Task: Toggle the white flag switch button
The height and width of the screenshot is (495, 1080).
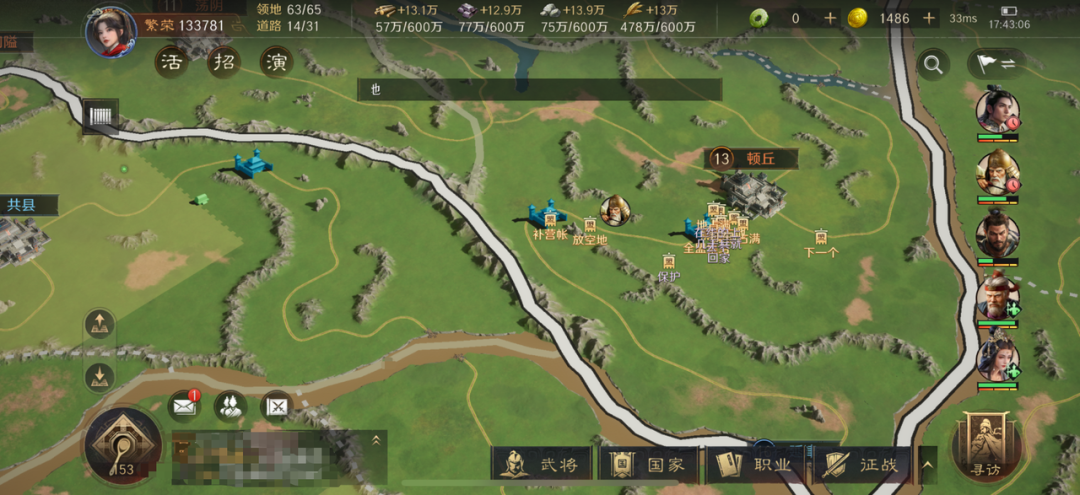Action: (x=996, y=65)
